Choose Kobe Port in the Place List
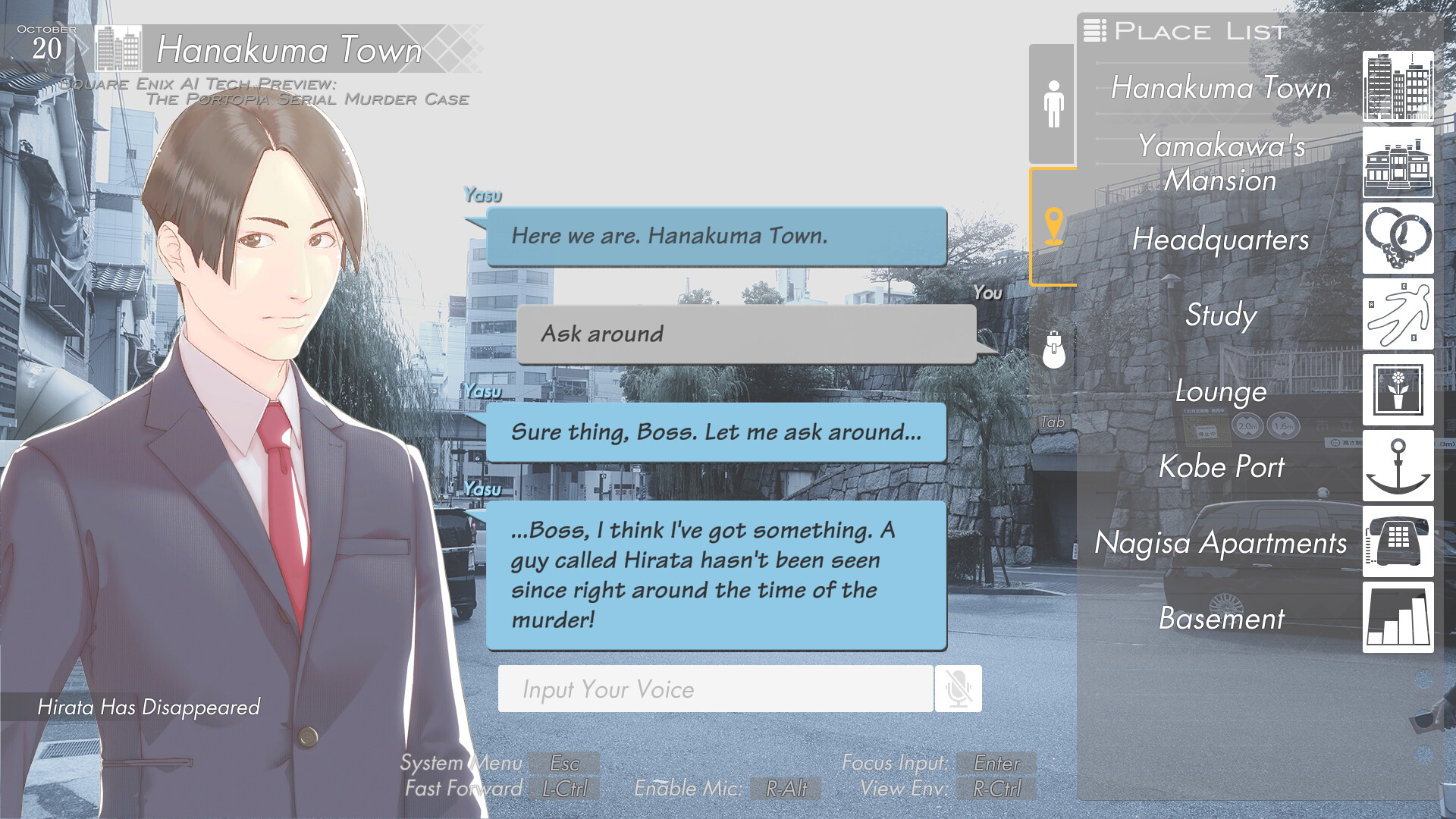This screenshot has width=1456, height=819. click(x=1221, y=468)
